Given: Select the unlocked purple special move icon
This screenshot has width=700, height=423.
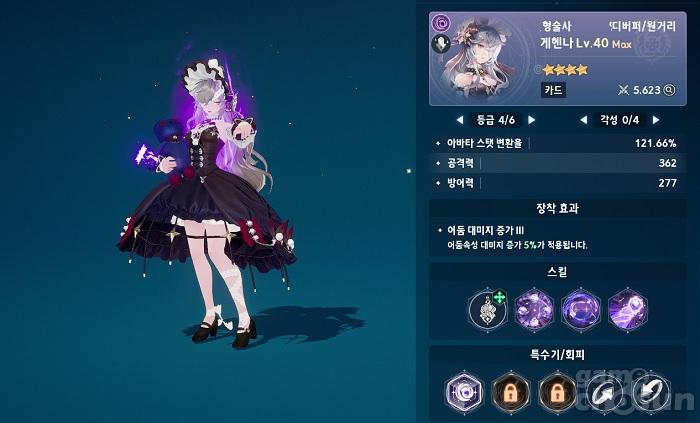Looking at the screenshot, I should click(463, 391).
